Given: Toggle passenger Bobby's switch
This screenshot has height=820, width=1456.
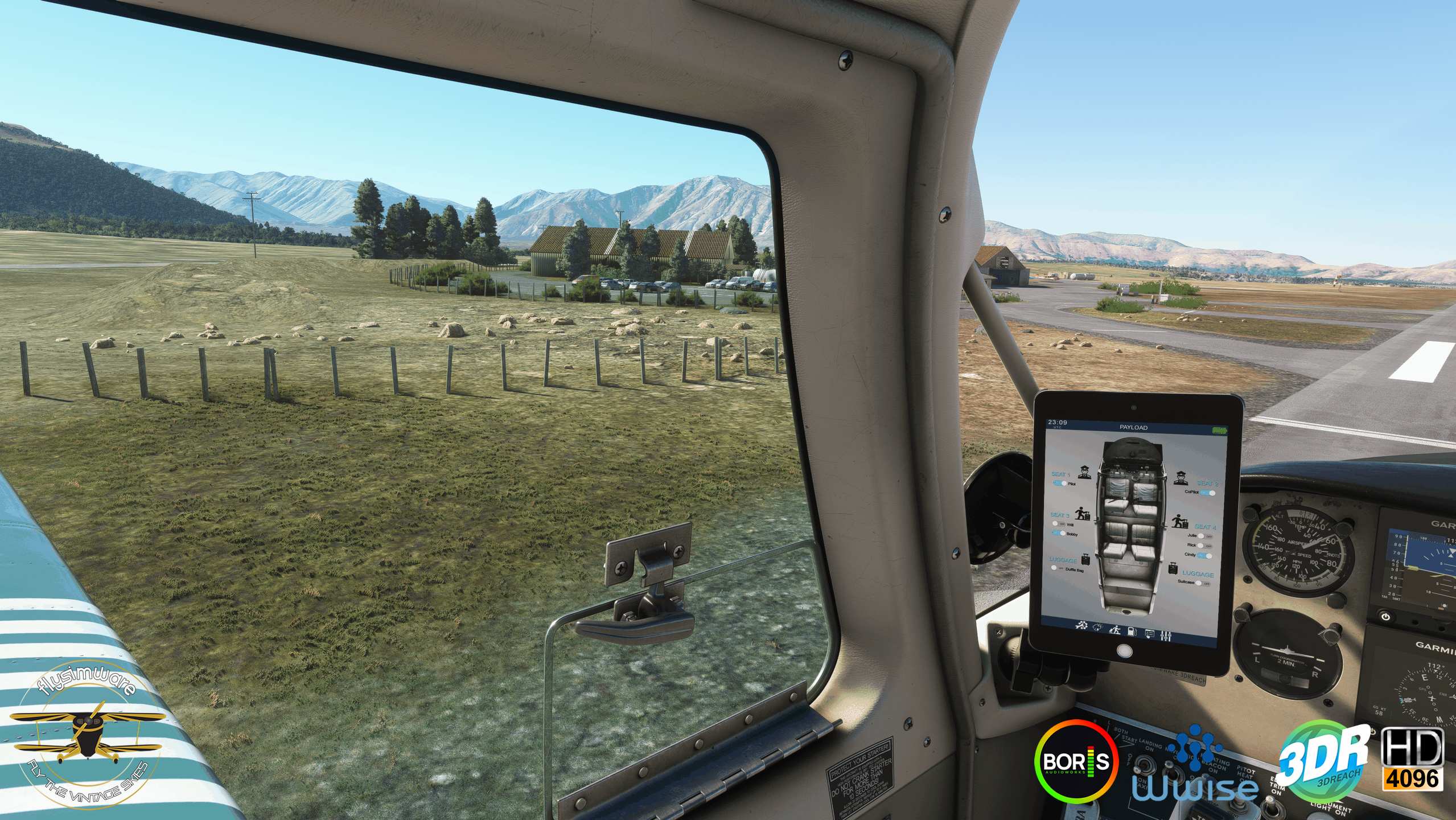Looking at the screenshot, I should click(x=1060, y=534).
